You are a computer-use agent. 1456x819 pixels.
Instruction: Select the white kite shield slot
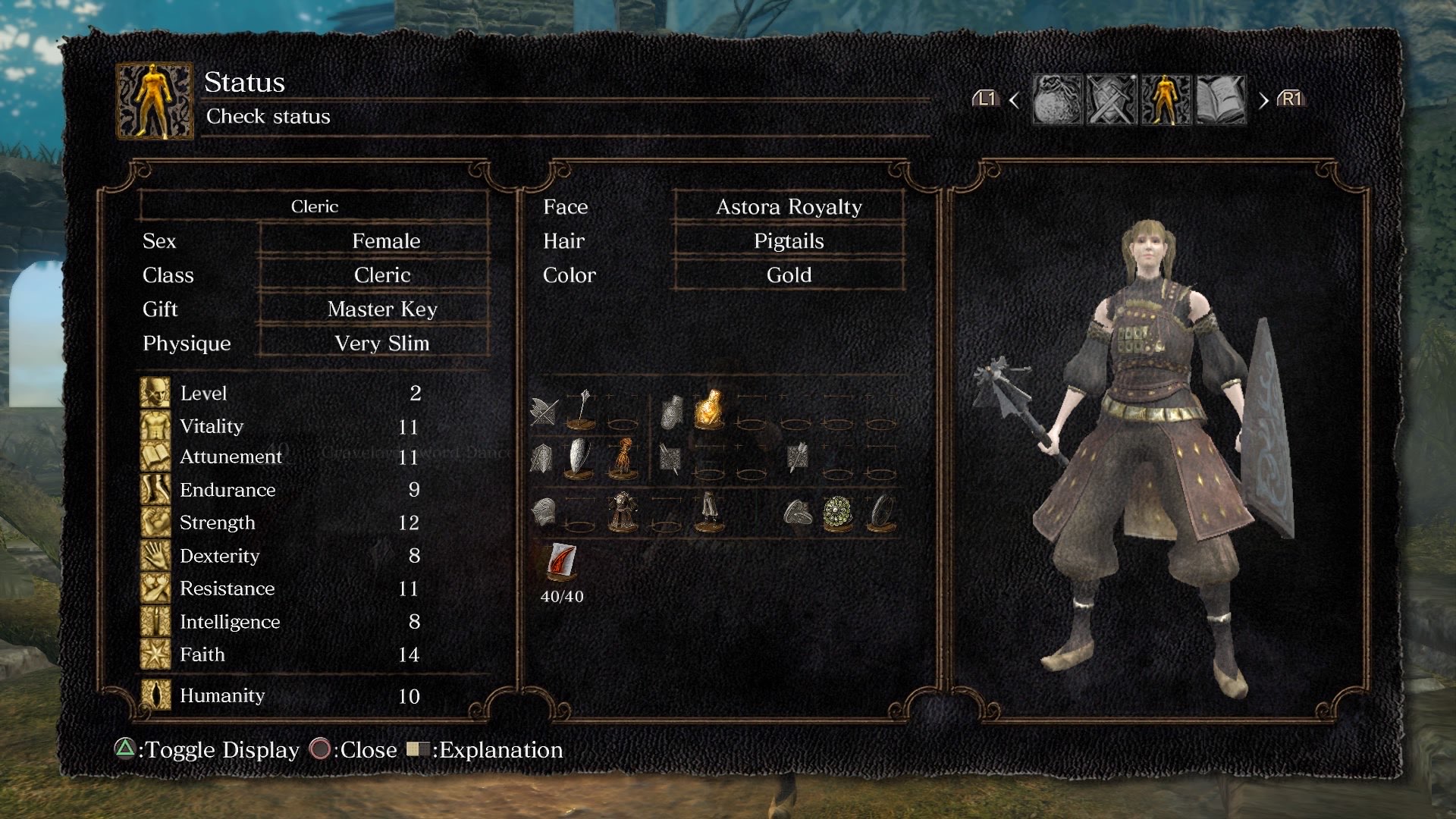pos(581,458)
